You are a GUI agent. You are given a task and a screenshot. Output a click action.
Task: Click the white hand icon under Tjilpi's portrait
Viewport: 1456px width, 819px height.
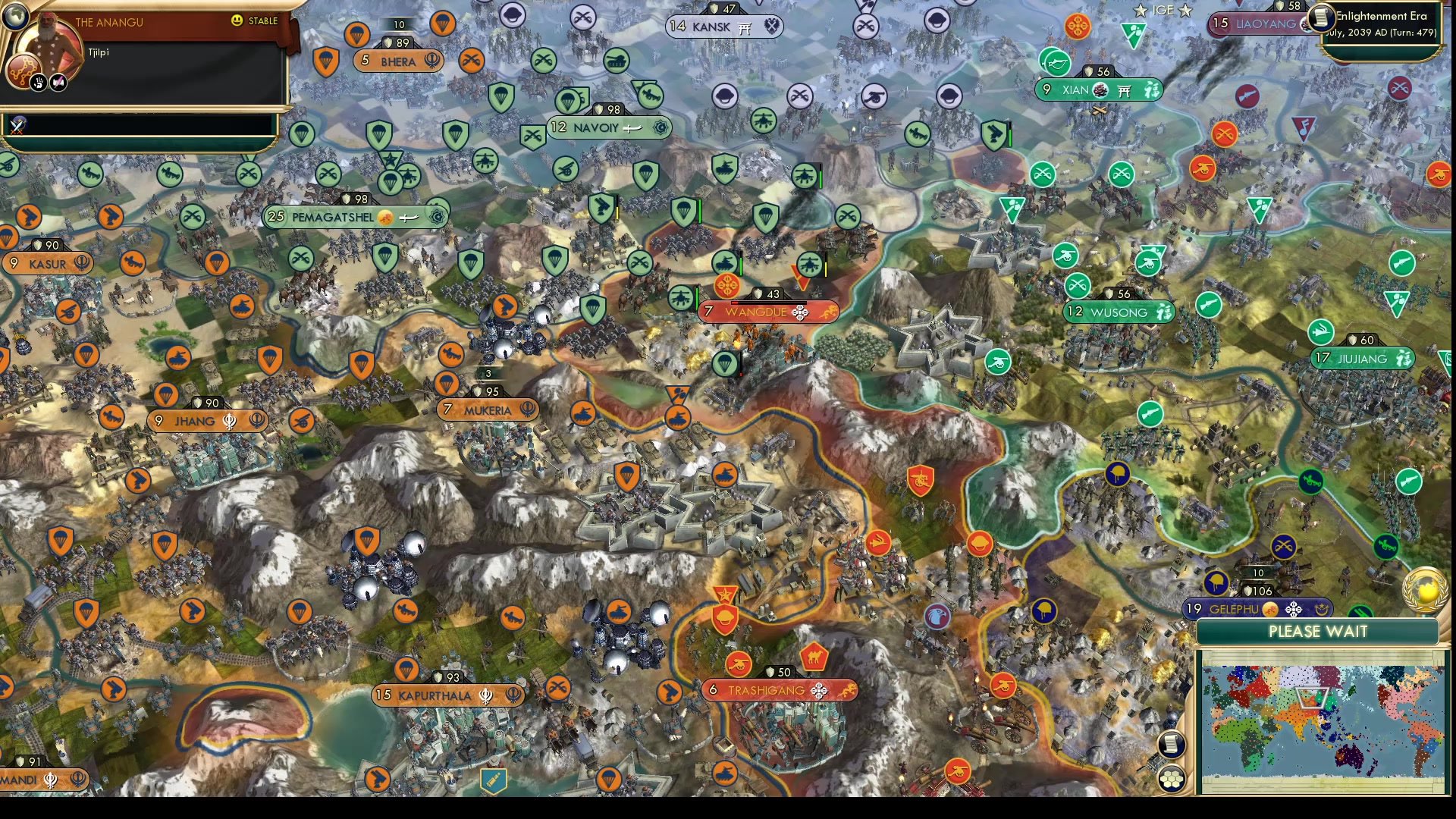(39, 83)
